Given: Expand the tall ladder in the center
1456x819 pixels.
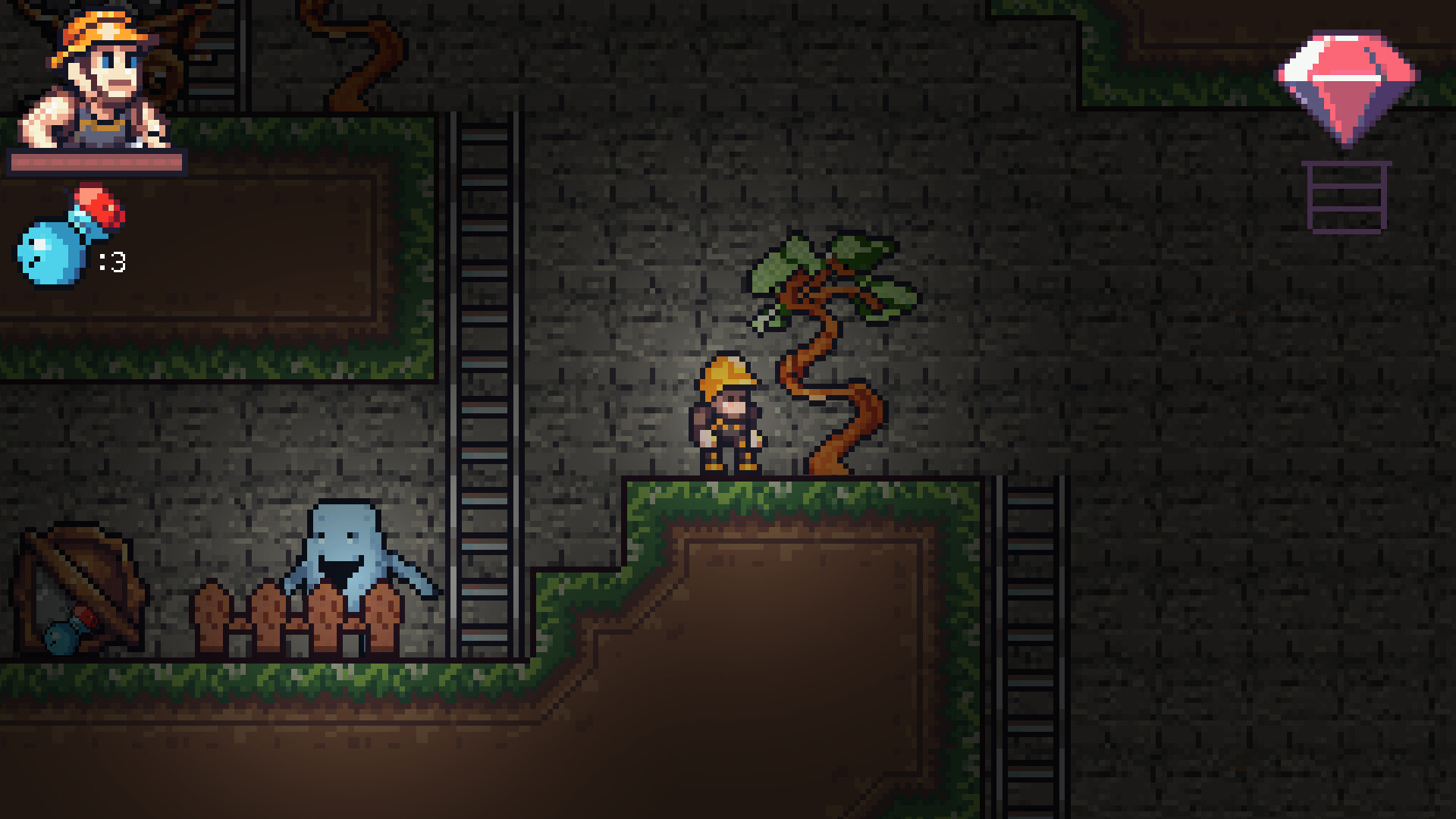Looking at the screenshot, I should (x=485, y=379).
